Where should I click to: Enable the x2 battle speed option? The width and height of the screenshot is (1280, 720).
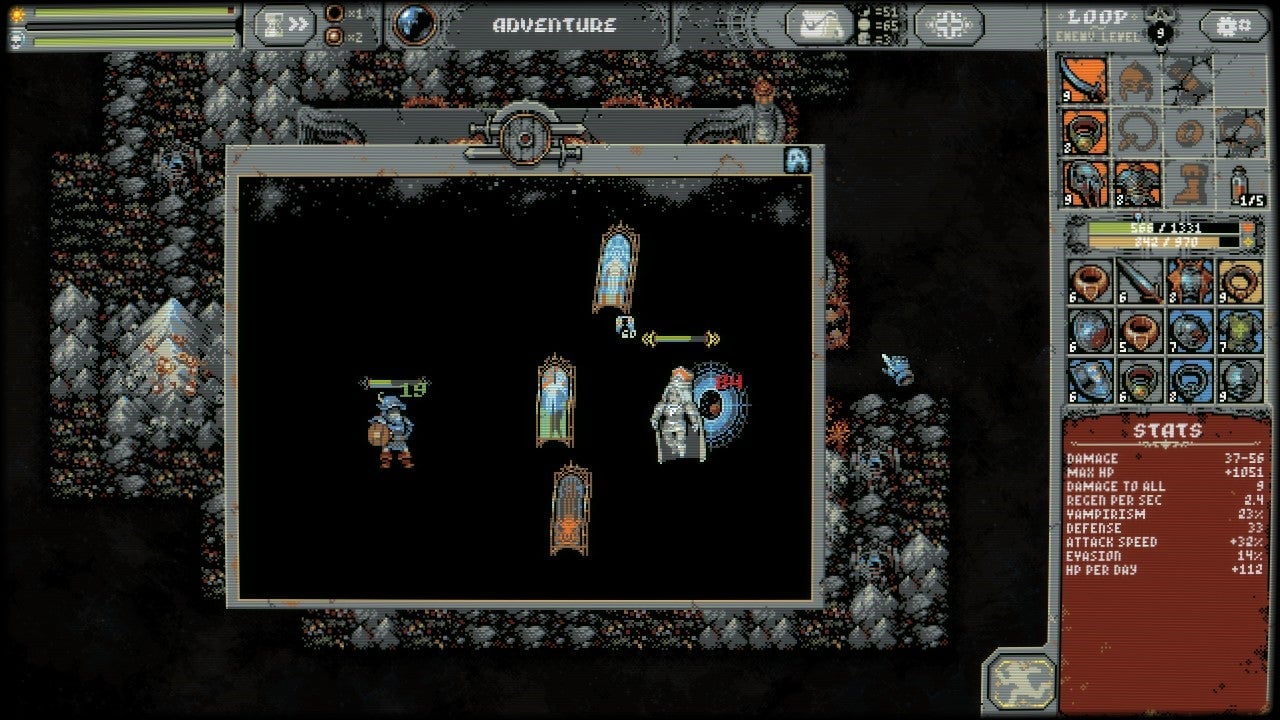pyautogui.click(x=334, y=36)
